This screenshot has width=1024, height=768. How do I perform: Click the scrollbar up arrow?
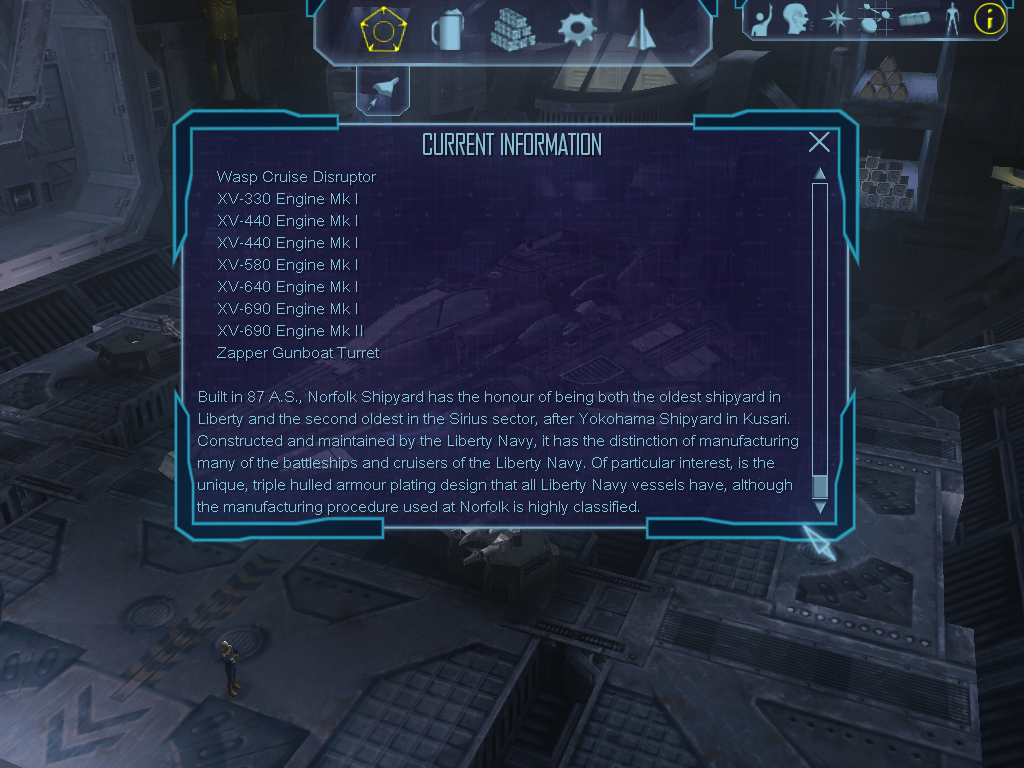[x=820, y=174]
